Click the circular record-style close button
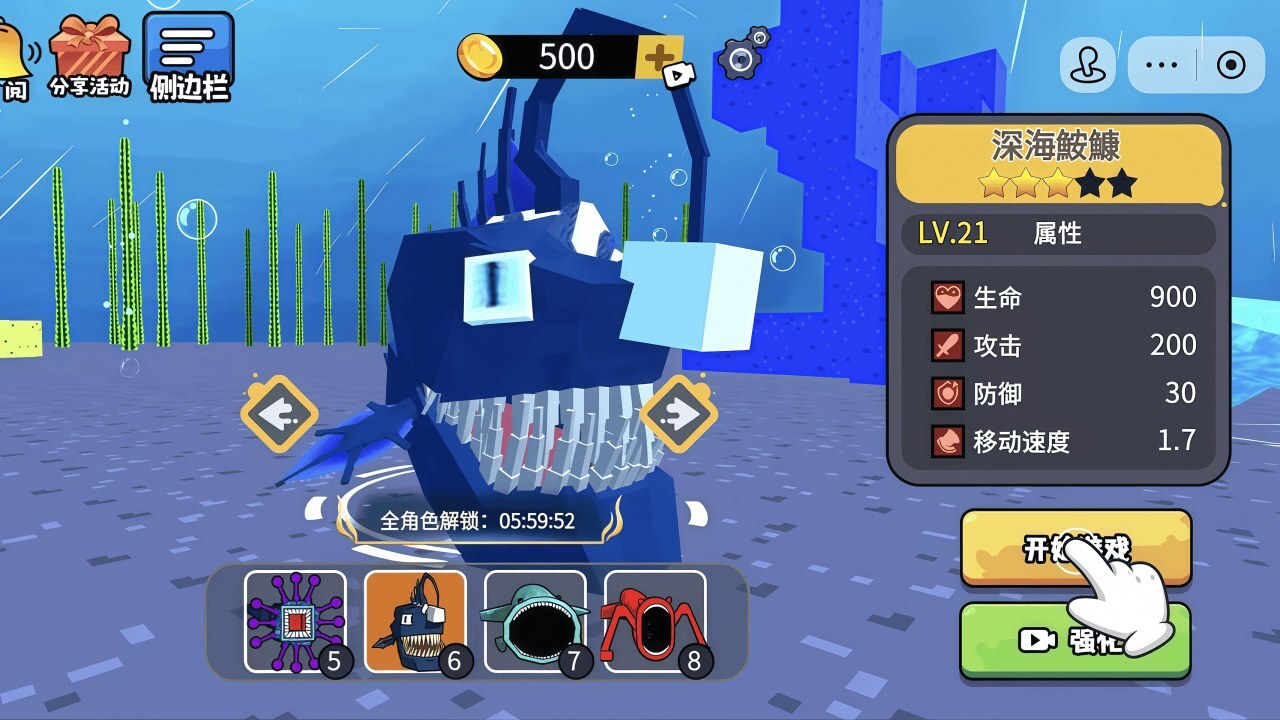The image size is (1280, 720). tap(1231, 66)
